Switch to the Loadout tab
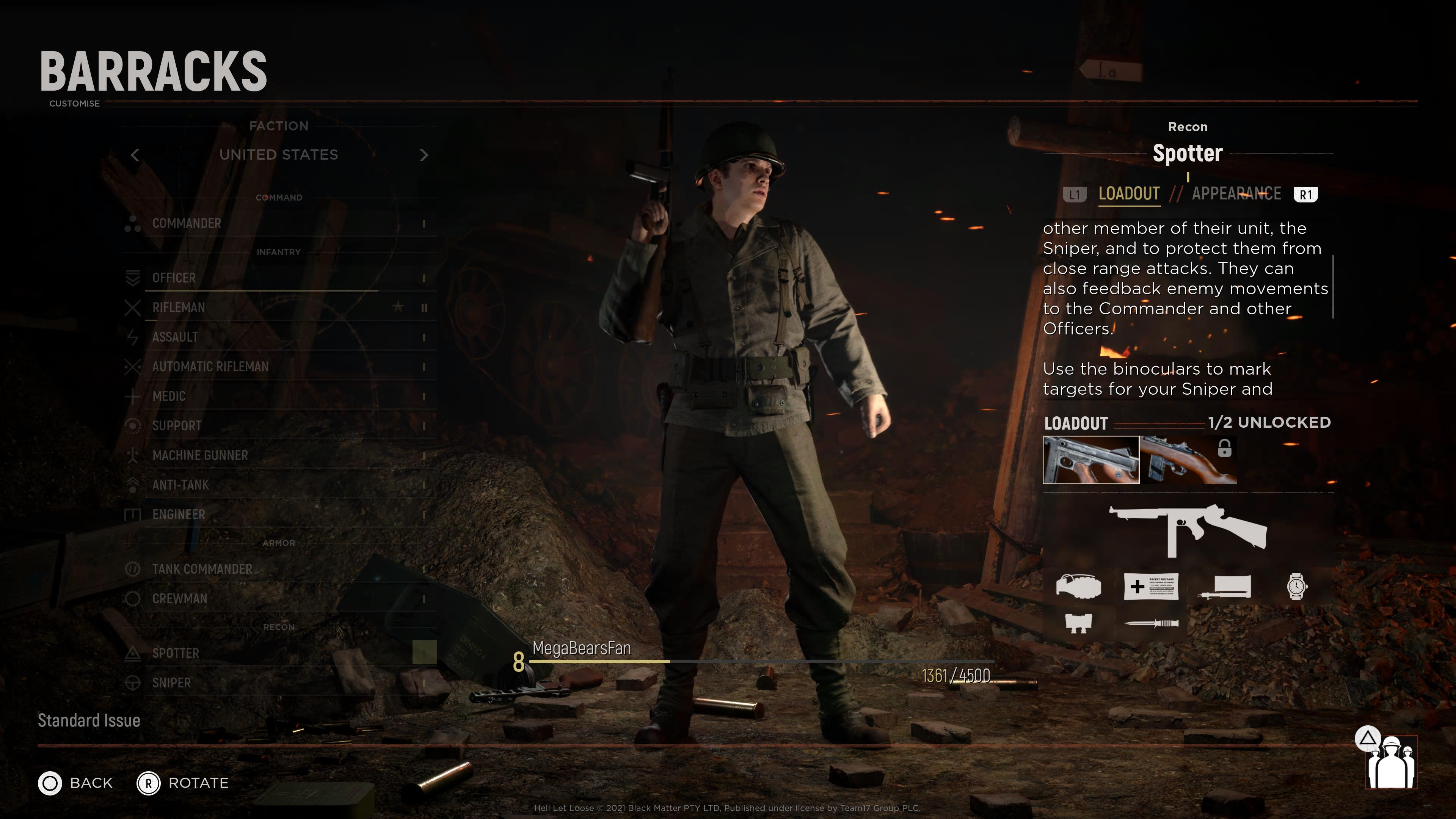Viewport: 1456px width, 819px height. (x=1129, y=194)
